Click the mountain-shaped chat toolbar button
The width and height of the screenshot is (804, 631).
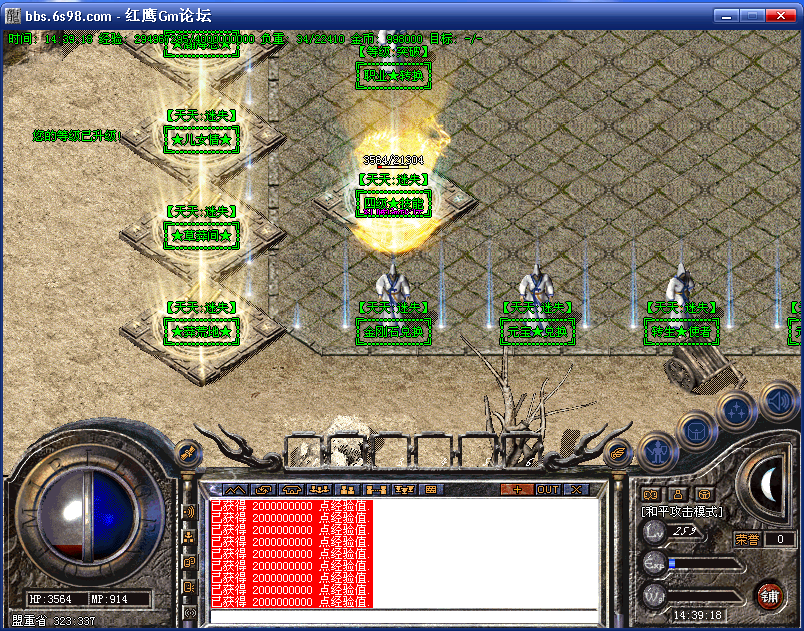(235, 489)
